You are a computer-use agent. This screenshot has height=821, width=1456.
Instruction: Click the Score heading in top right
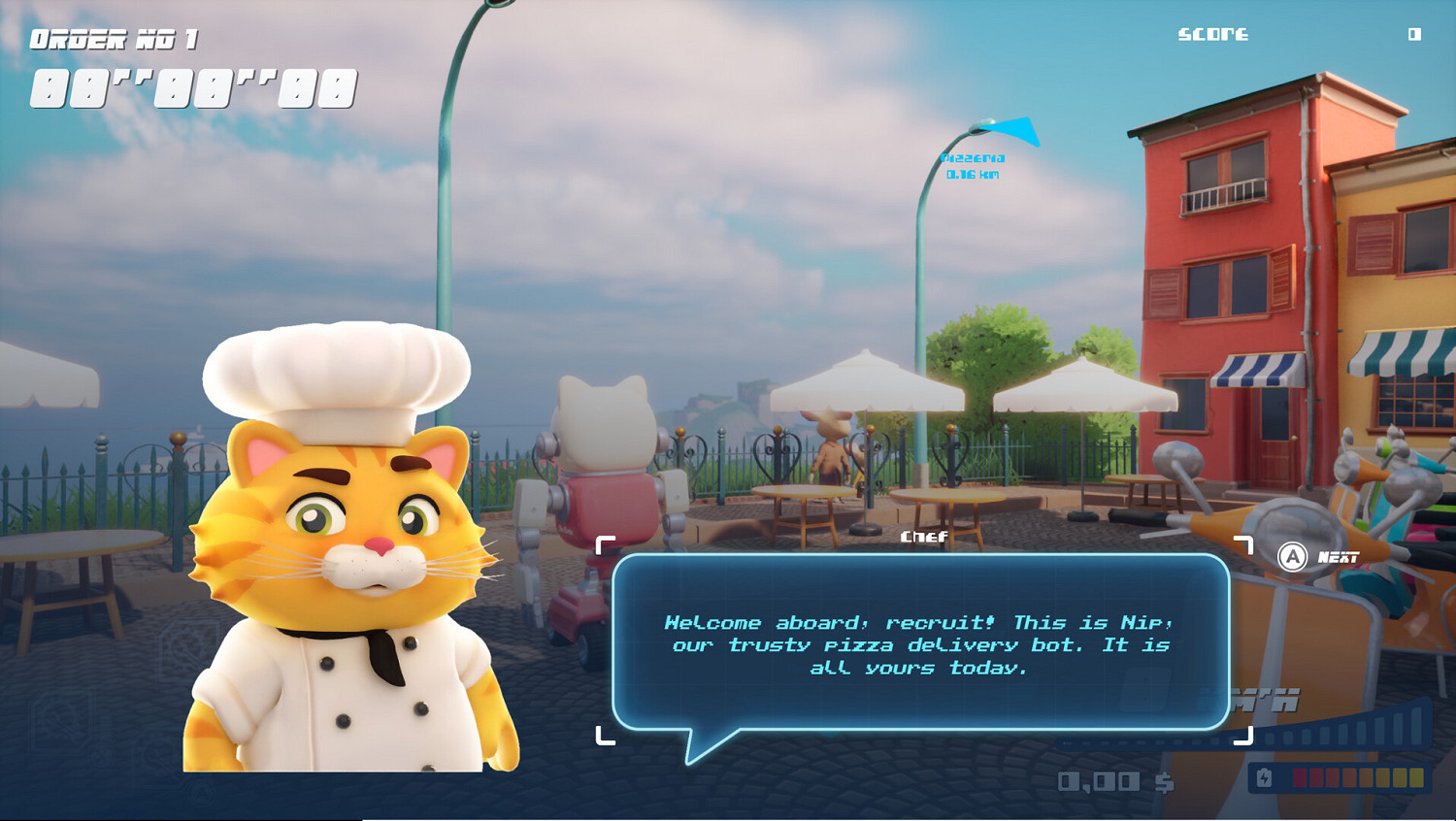click(x=1211, y=33)
